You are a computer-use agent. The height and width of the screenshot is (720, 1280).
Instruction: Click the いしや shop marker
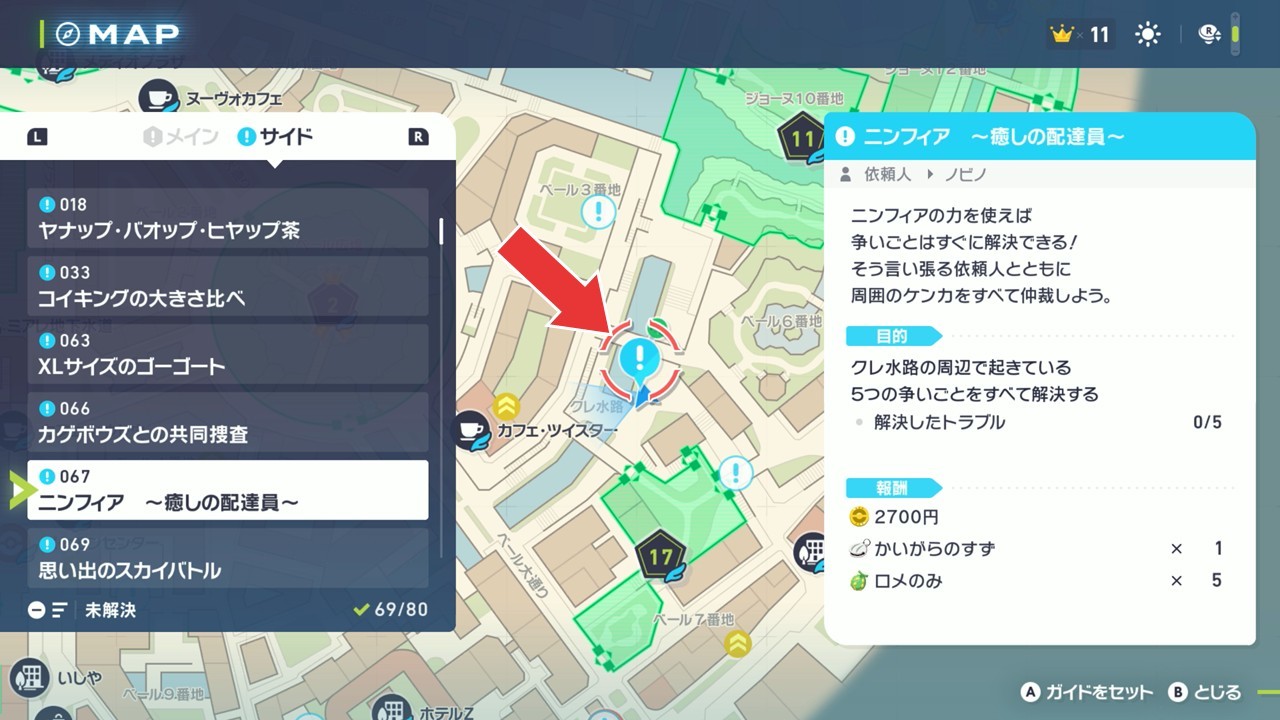coord(32,677)
